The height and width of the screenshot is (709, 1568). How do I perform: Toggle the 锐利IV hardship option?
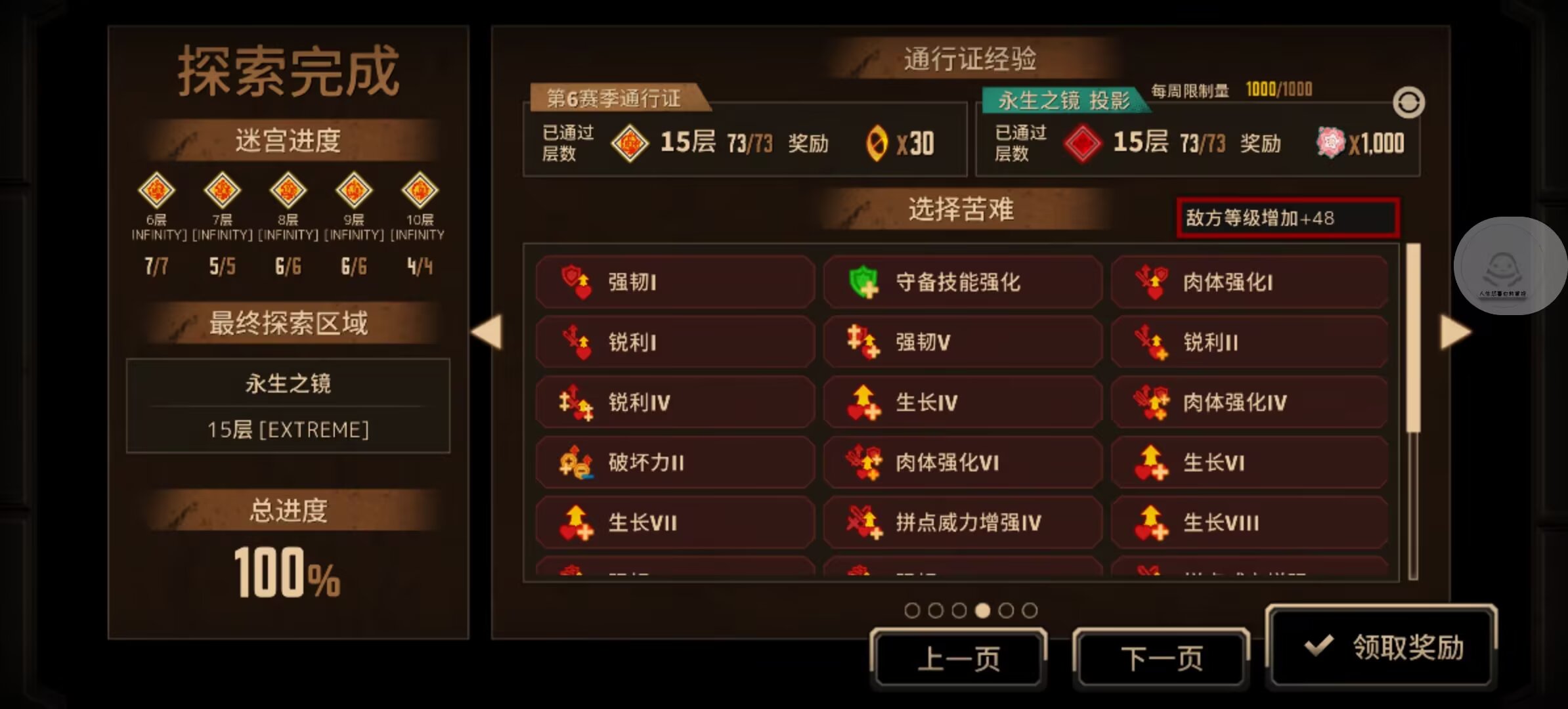coord(674,402)
